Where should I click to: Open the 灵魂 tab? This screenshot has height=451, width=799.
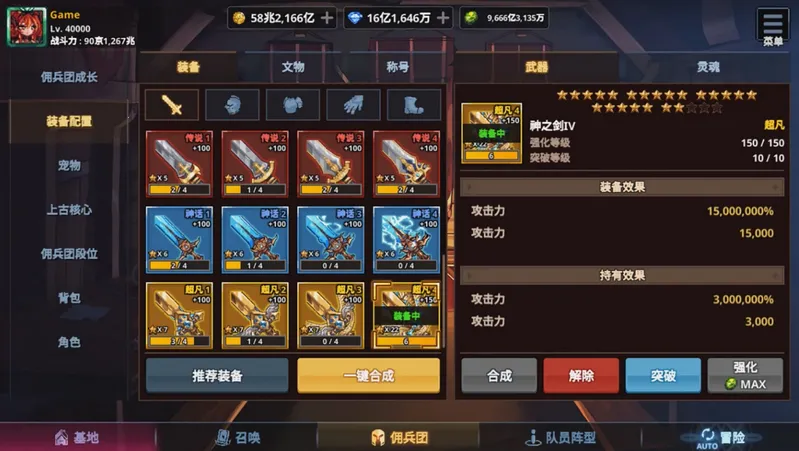coord(708,68)
